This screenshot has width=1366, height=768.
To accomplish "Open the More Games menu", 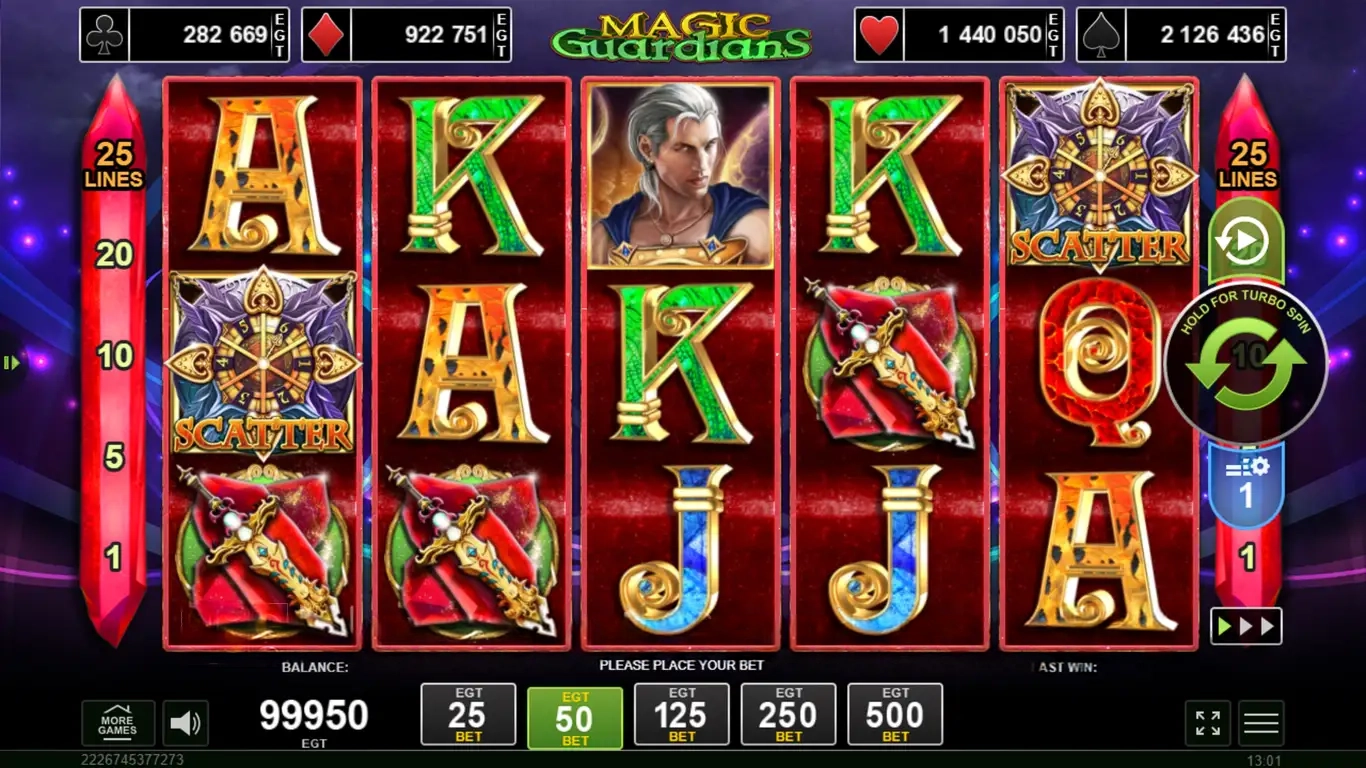I will tap(117, 722).
